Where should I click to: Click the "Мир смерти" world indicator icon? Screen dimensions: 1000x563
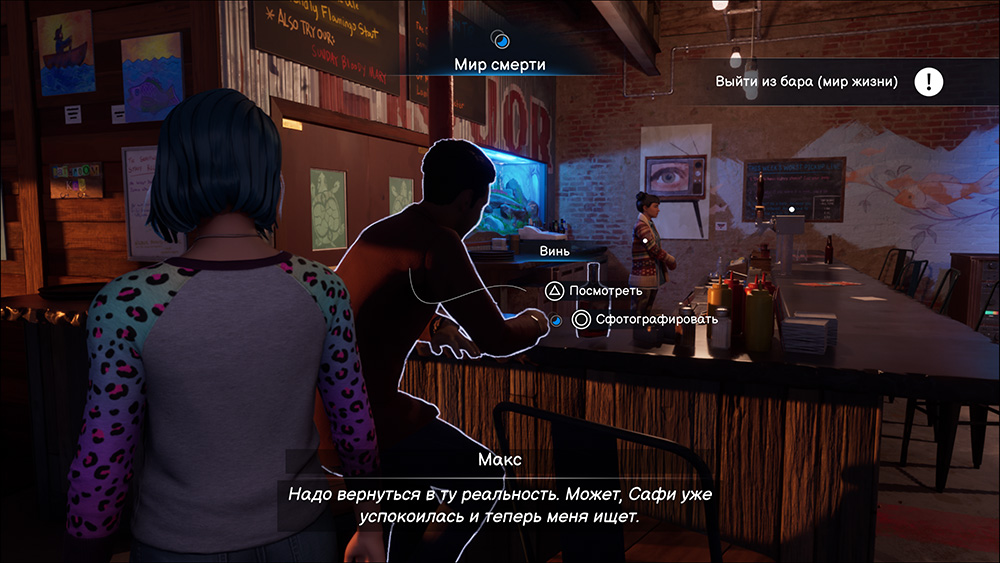(501, 40)
